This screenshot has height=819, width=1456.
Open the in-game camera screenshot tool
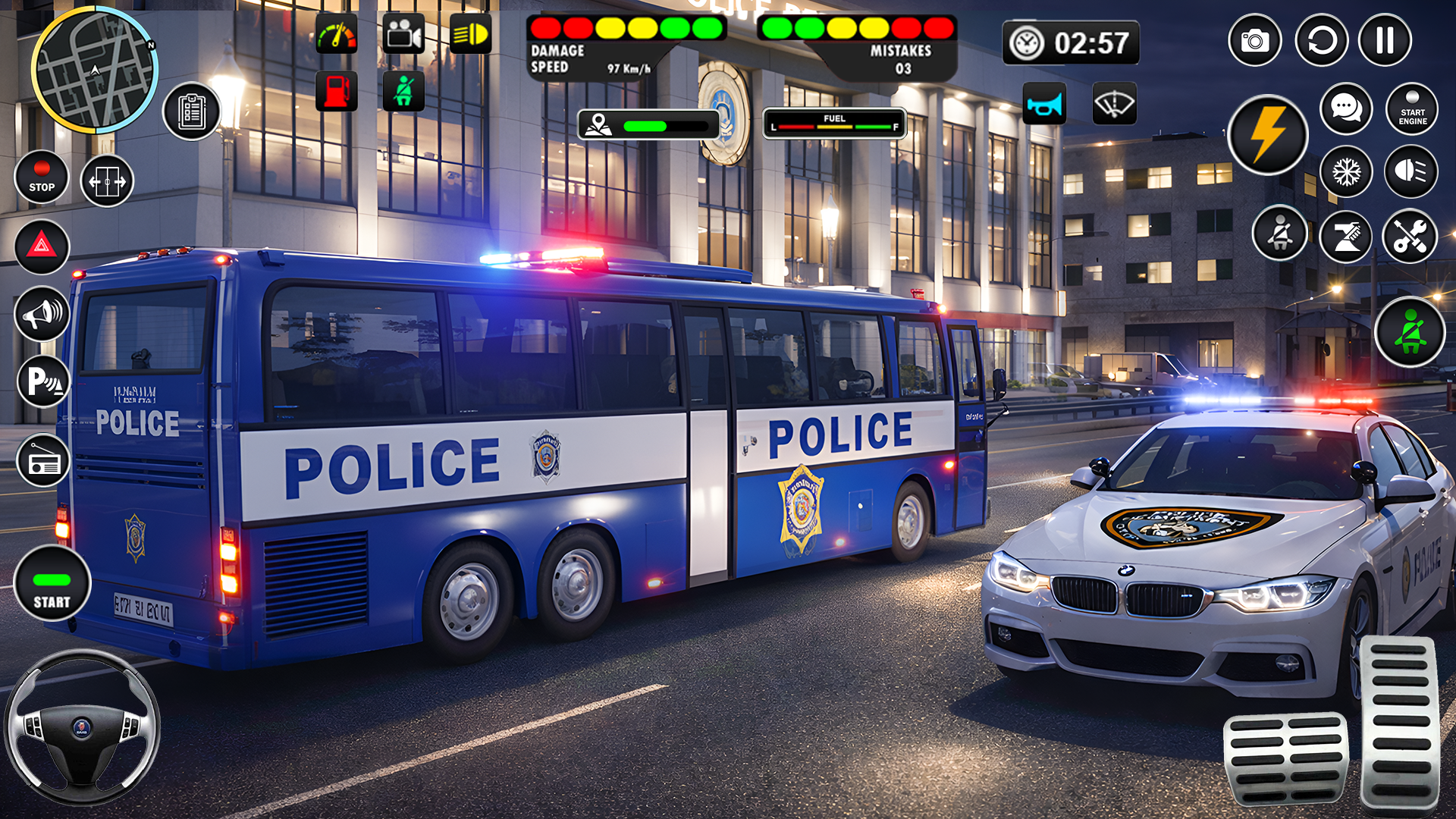[1254, 39]
